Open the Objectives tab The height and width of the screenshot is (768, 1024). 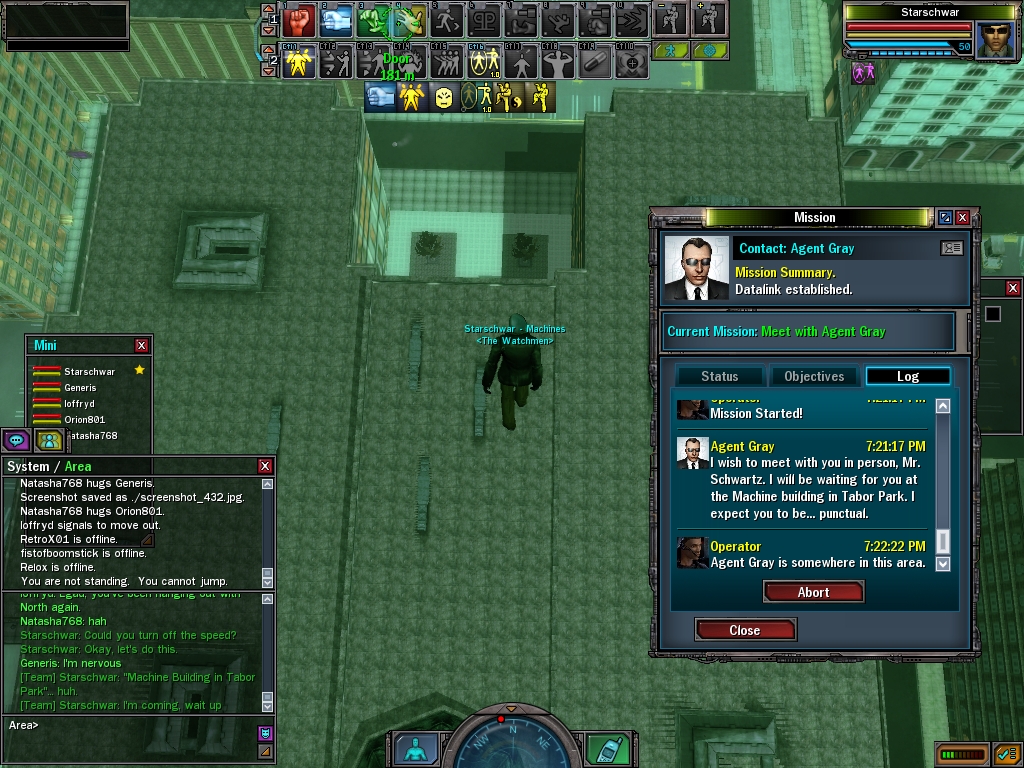pyautogui.click(x=814, y=376)
